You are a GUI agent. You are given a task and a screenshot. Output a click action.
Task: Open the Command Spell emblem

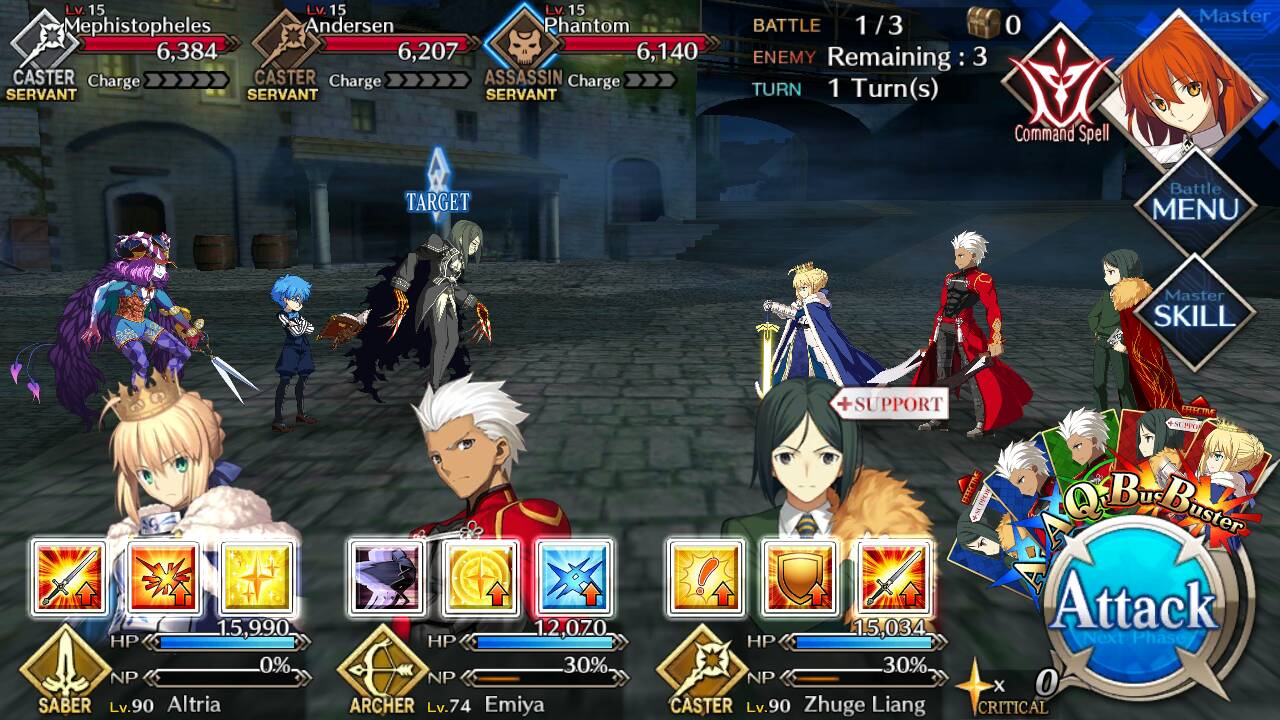point(1060,85)
